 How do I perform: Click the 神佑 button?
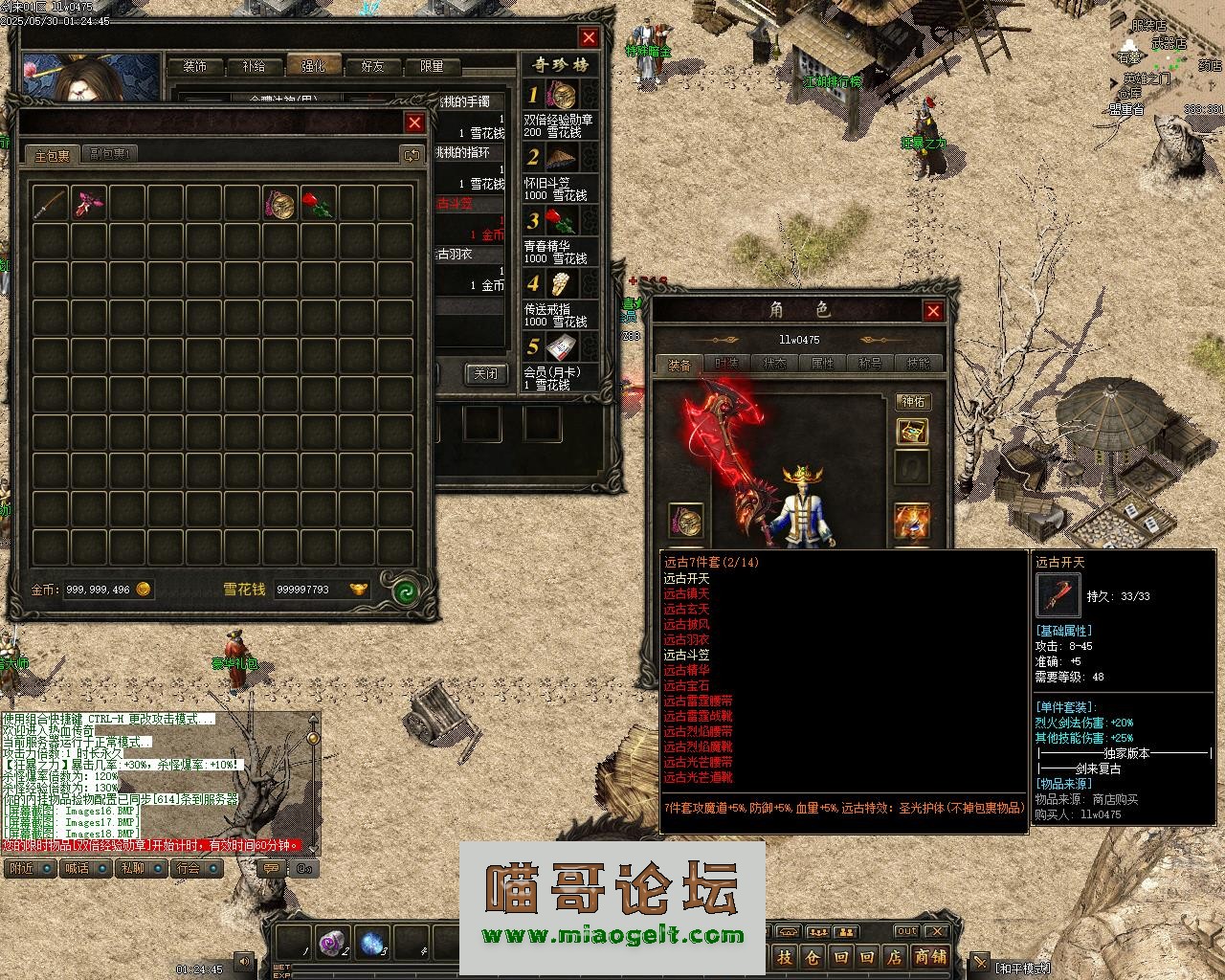[x=913, y=401]
